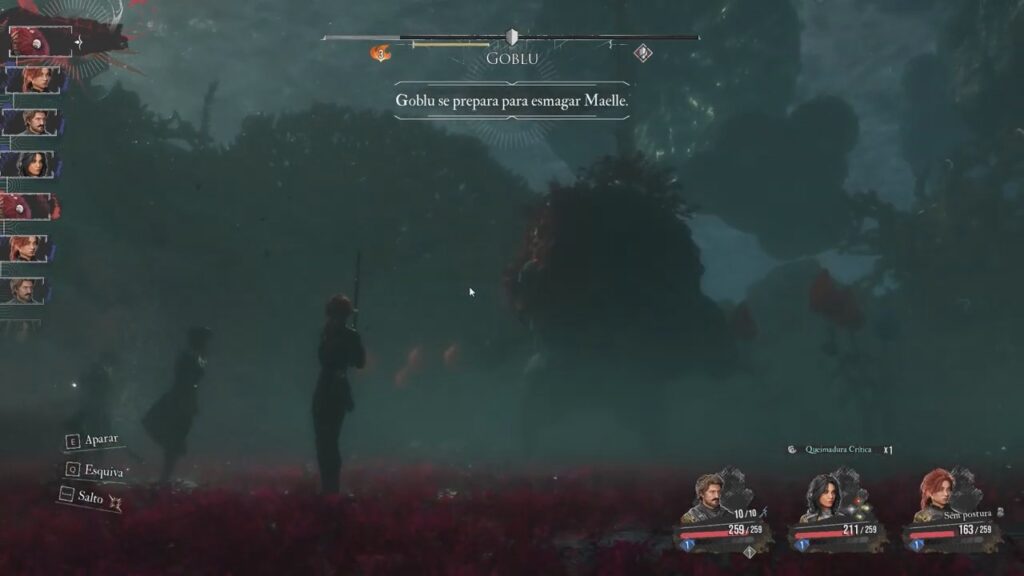Click the shield marker on Goblu's health bar

[512, 37]
